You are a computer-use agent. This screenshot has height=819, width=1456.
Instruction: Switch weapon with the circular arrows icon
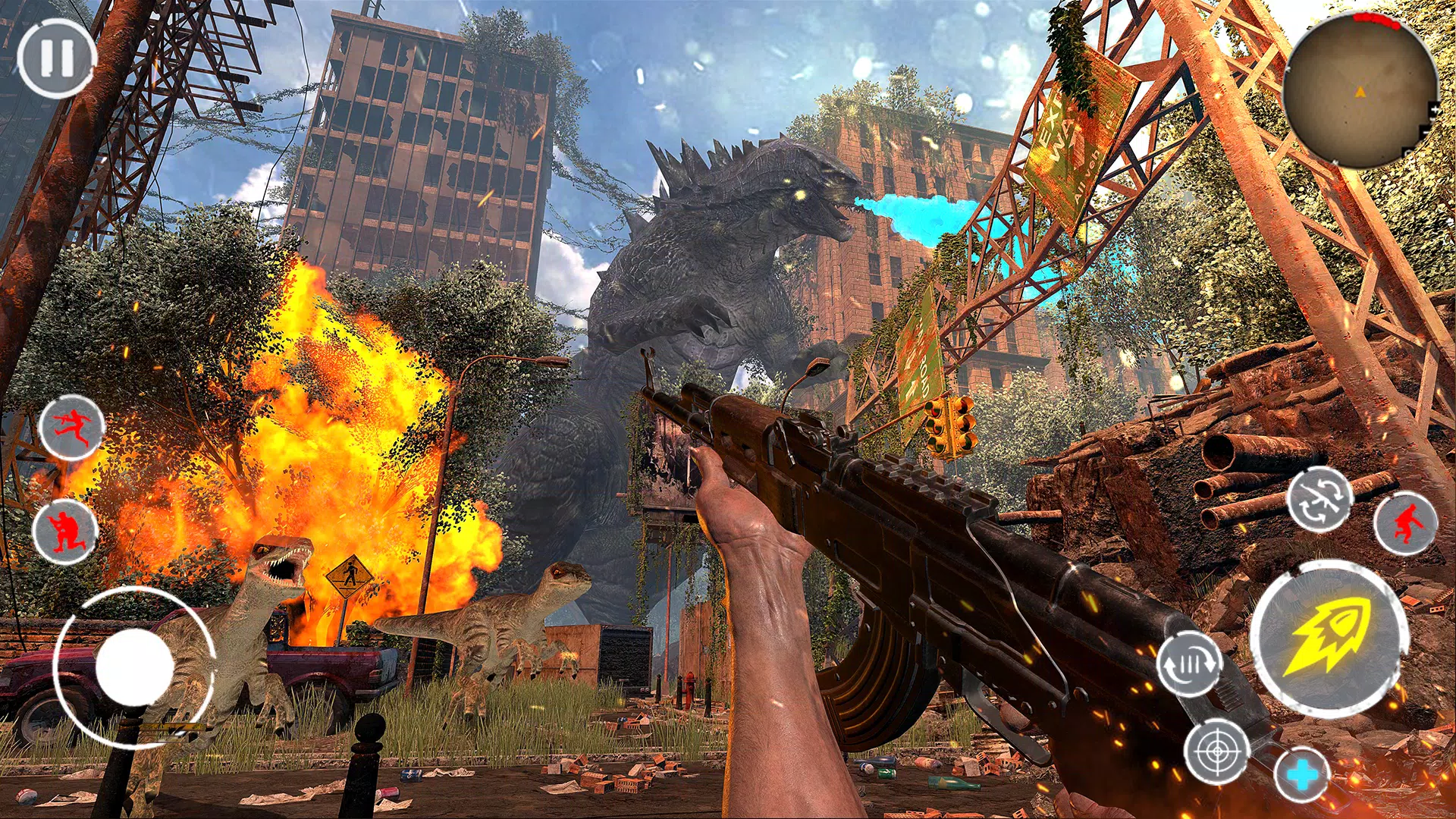click(1319, 500)
